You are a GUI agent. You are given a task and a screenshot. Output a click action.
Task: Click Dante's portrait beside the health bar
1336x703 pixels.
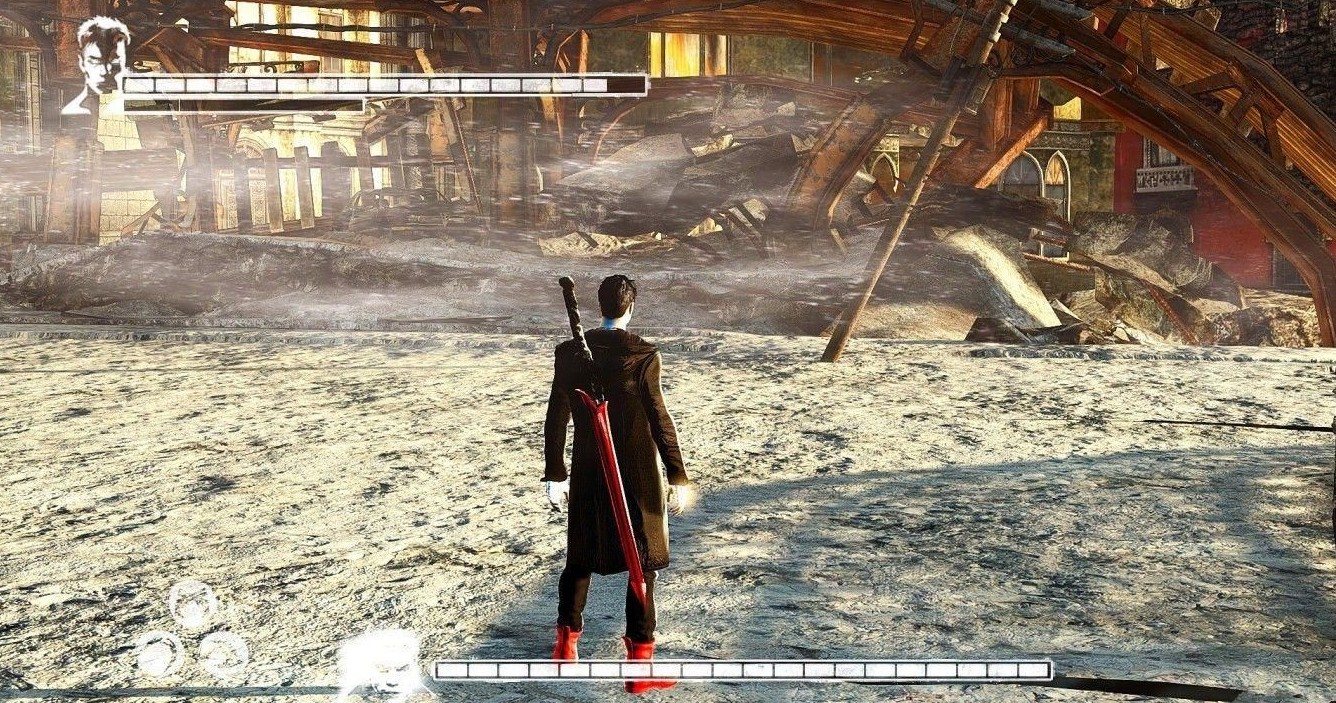(98, 62)
